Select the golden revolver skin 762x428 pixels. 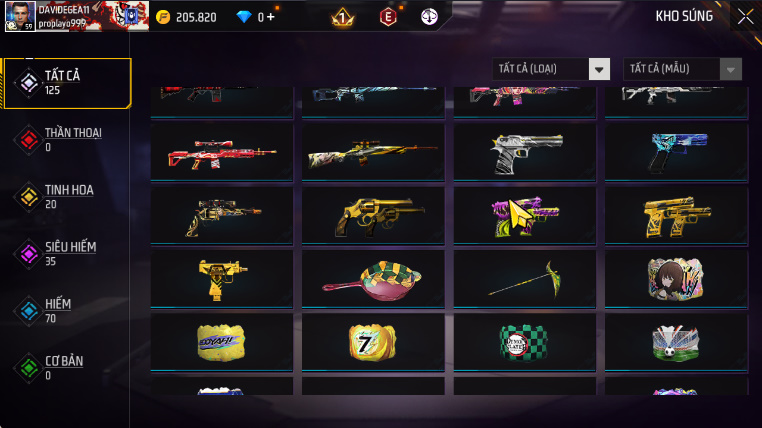tap(372, 215)
